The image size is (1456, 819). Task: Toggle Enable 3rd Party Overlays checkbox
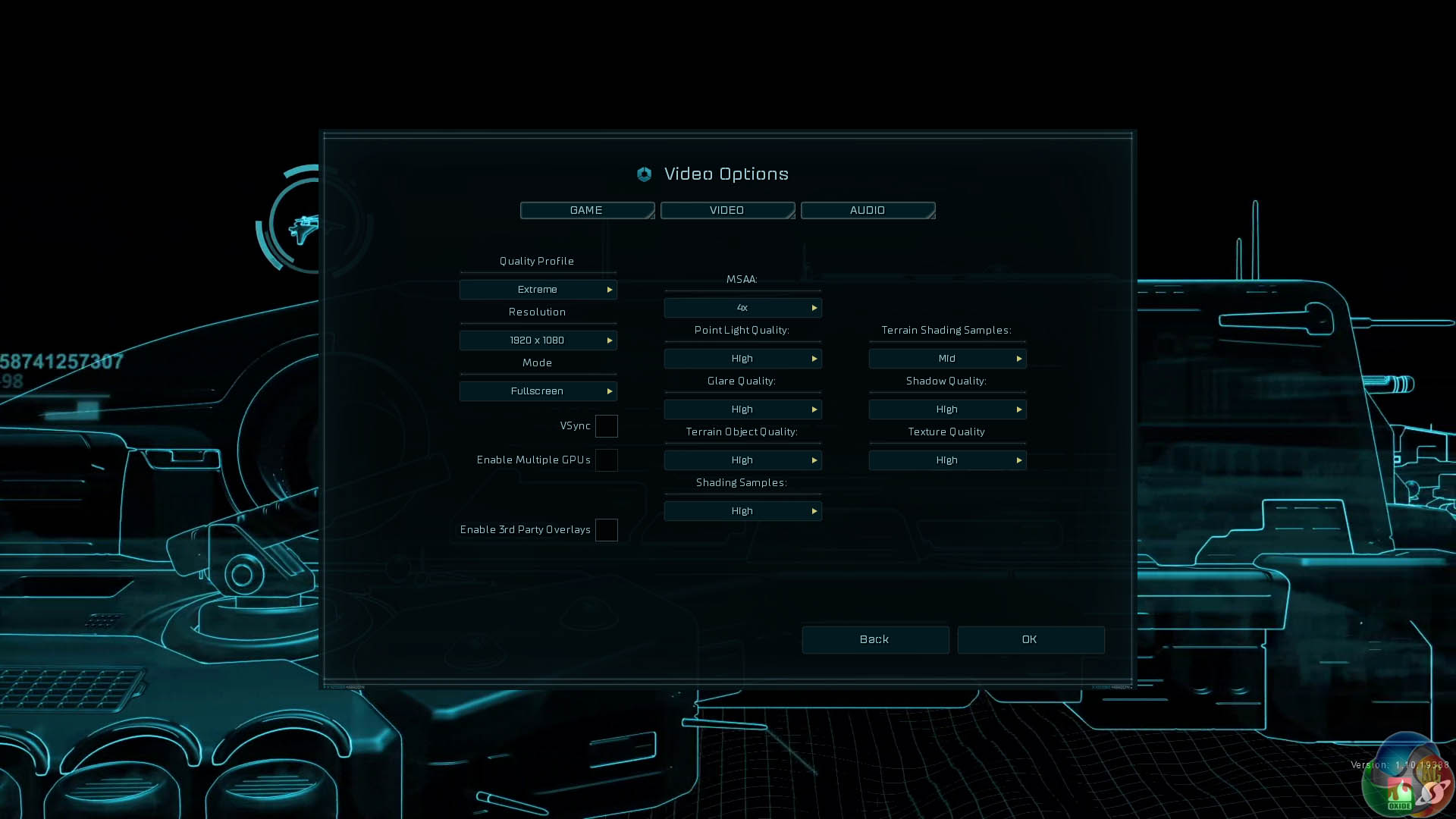pyautogui.click(x=606, y=530)
